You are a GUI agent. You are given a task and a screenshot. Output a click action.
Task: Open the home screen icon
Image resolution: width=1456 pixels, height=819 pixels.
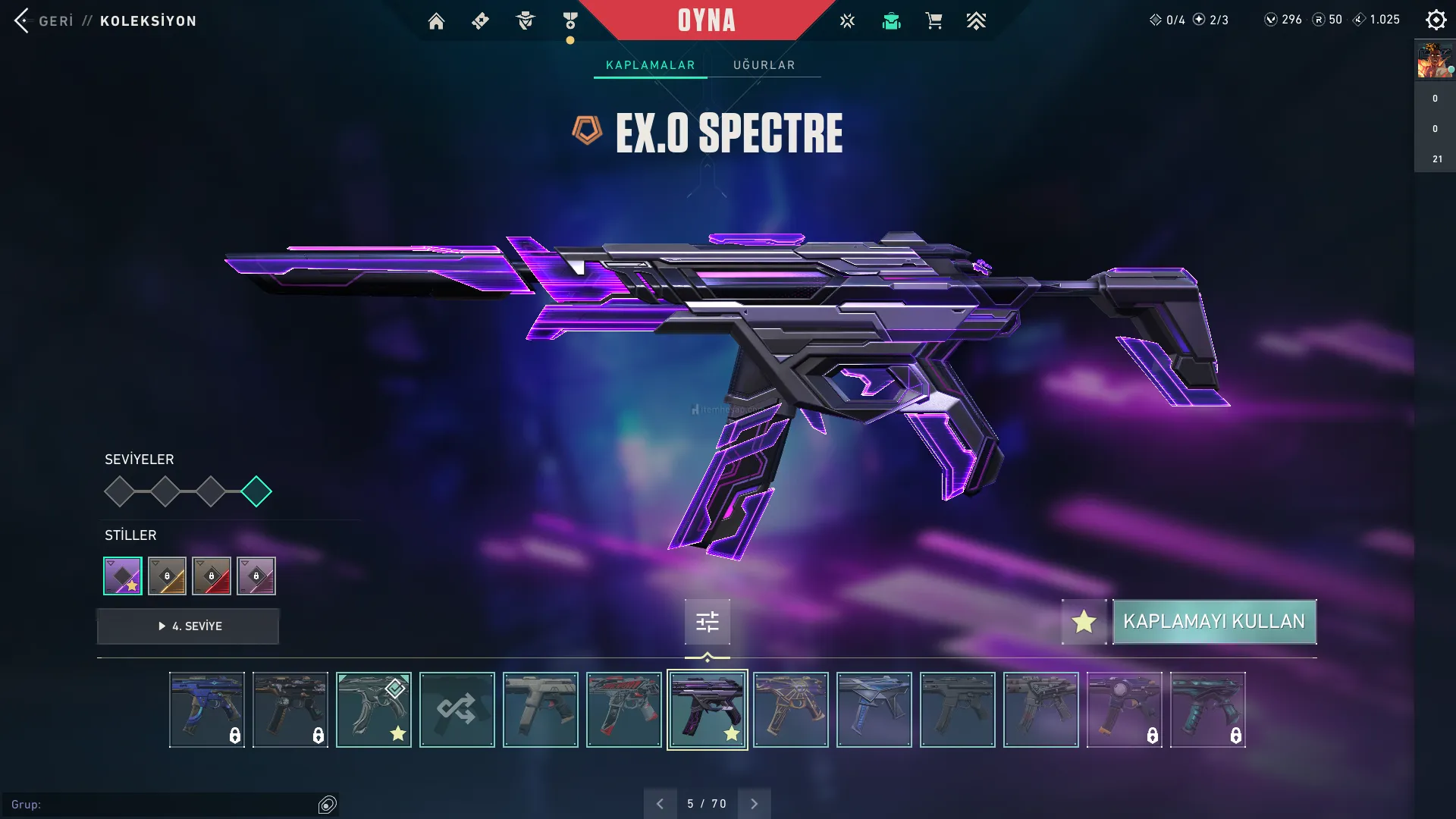pyautogui.click(x=436, y=21)
